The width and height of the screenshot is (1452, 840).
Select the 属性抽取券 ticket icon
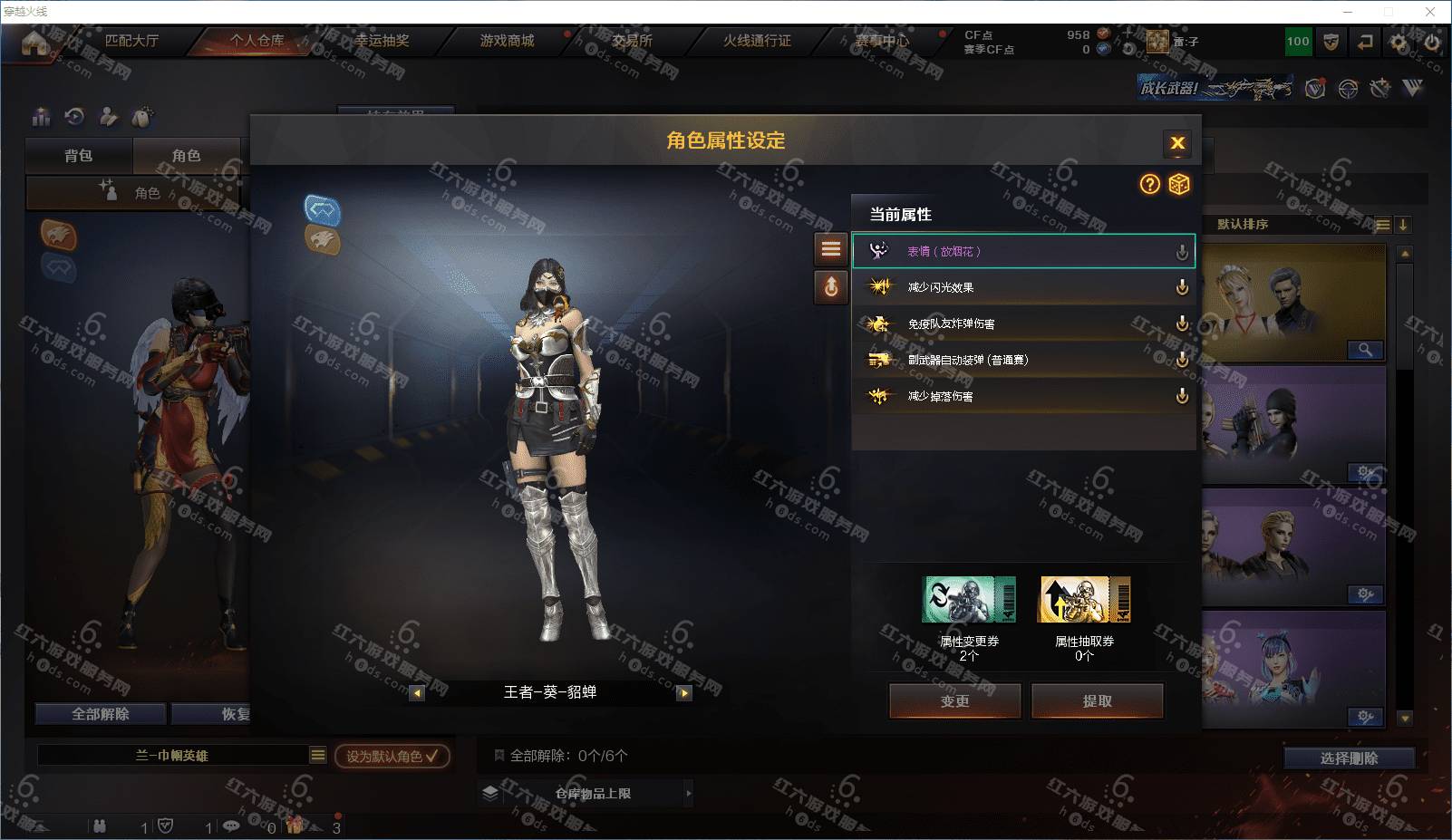[1084, 600]
